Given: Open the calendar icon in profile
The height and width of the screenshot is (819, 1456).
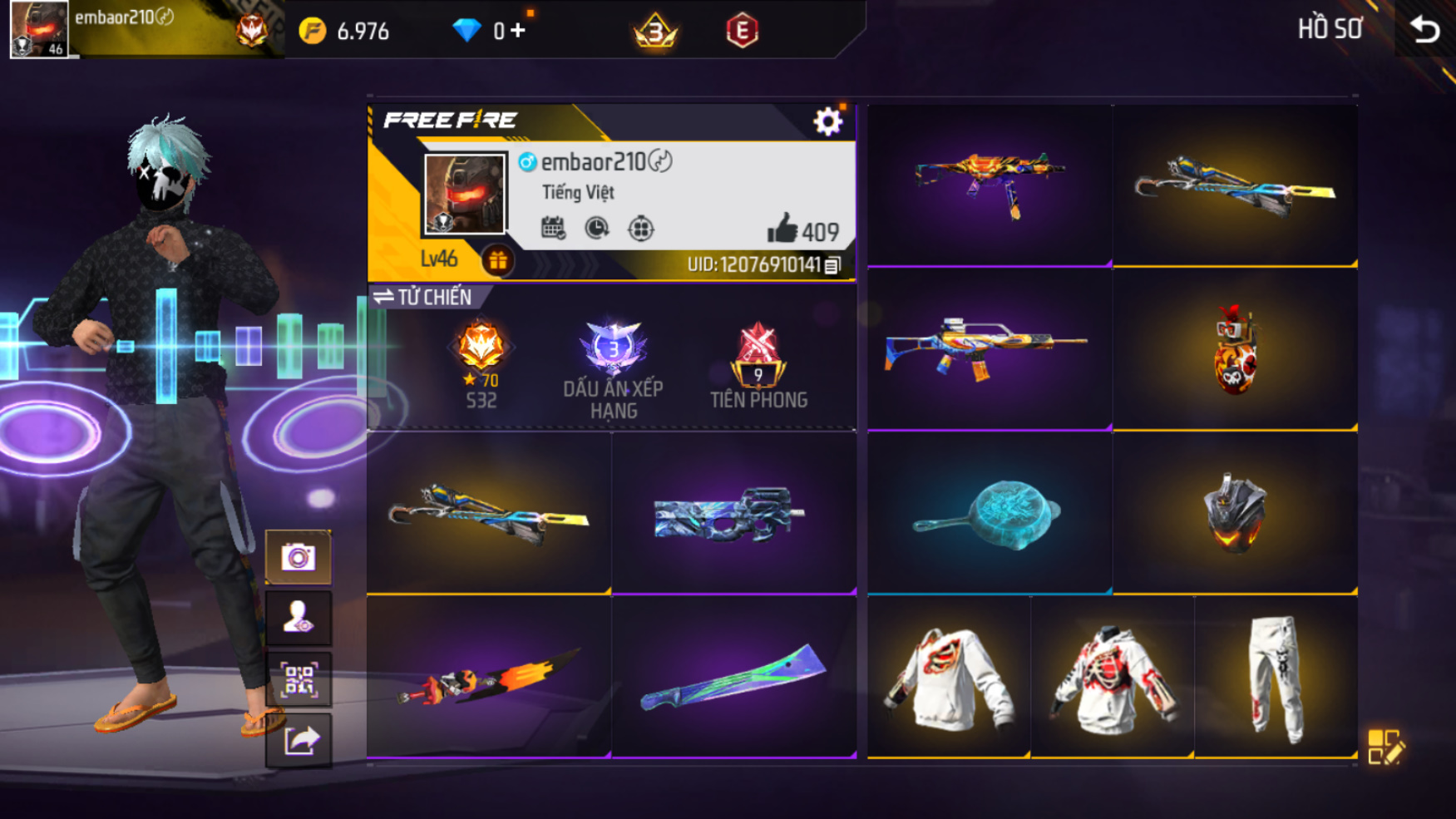Looking at the screenshot, I should coord(553,228).
